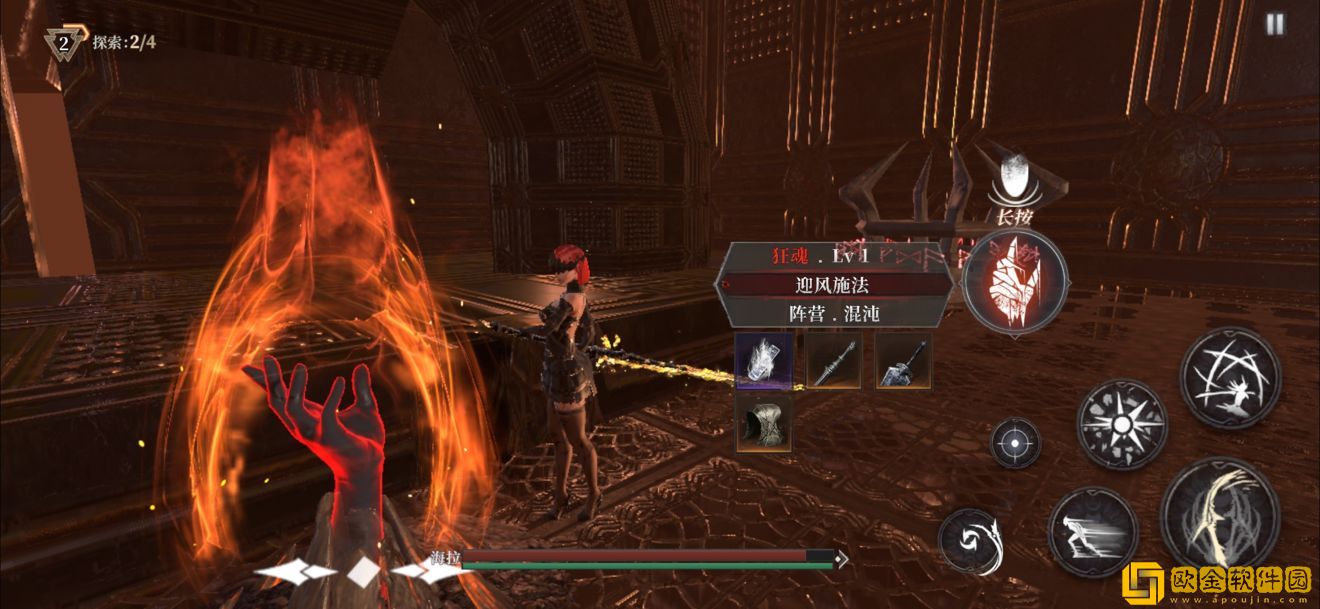Activate the swirl dodge button

point(971,542)
